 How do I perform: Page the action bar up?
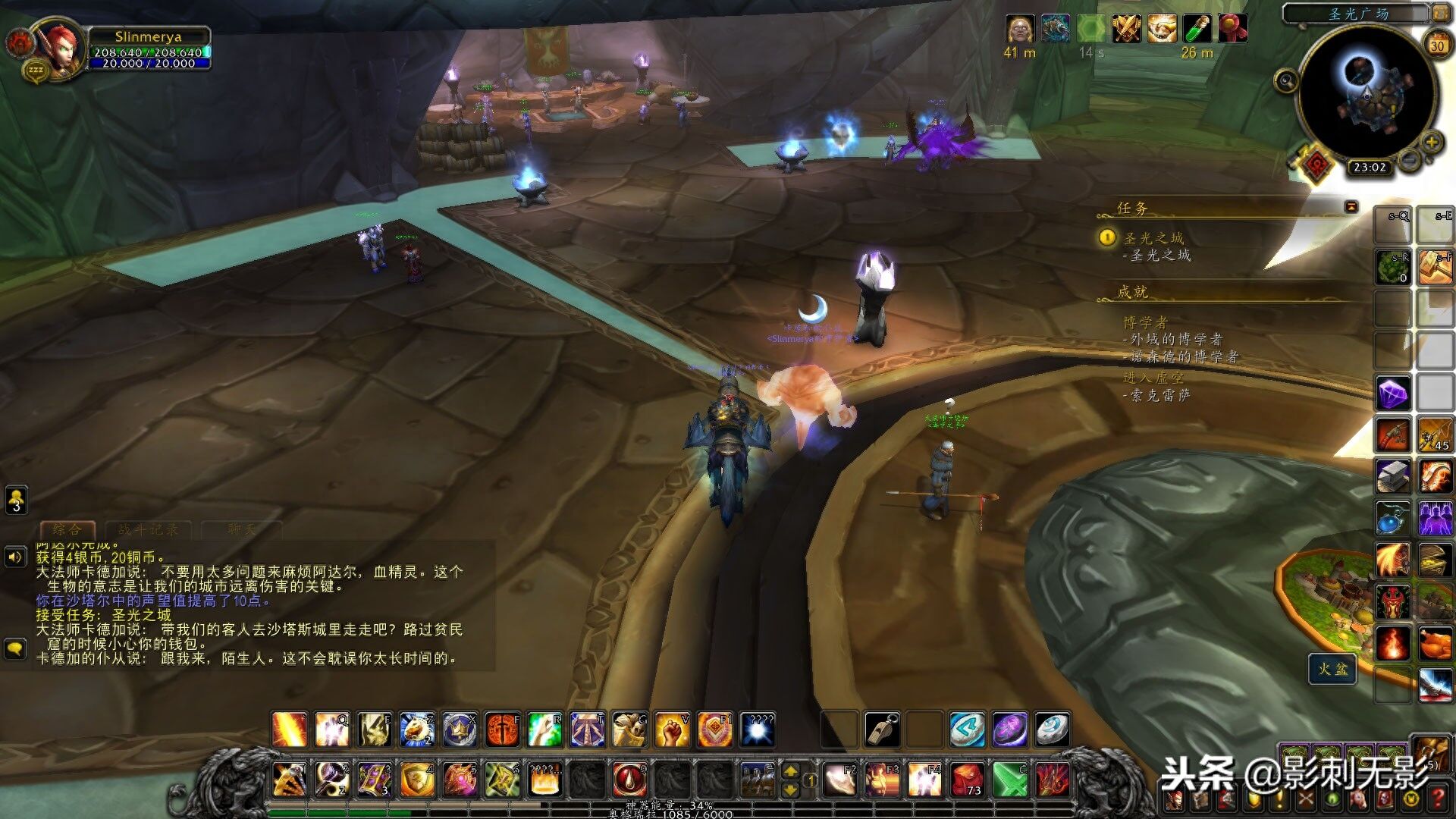pos(790,771)
